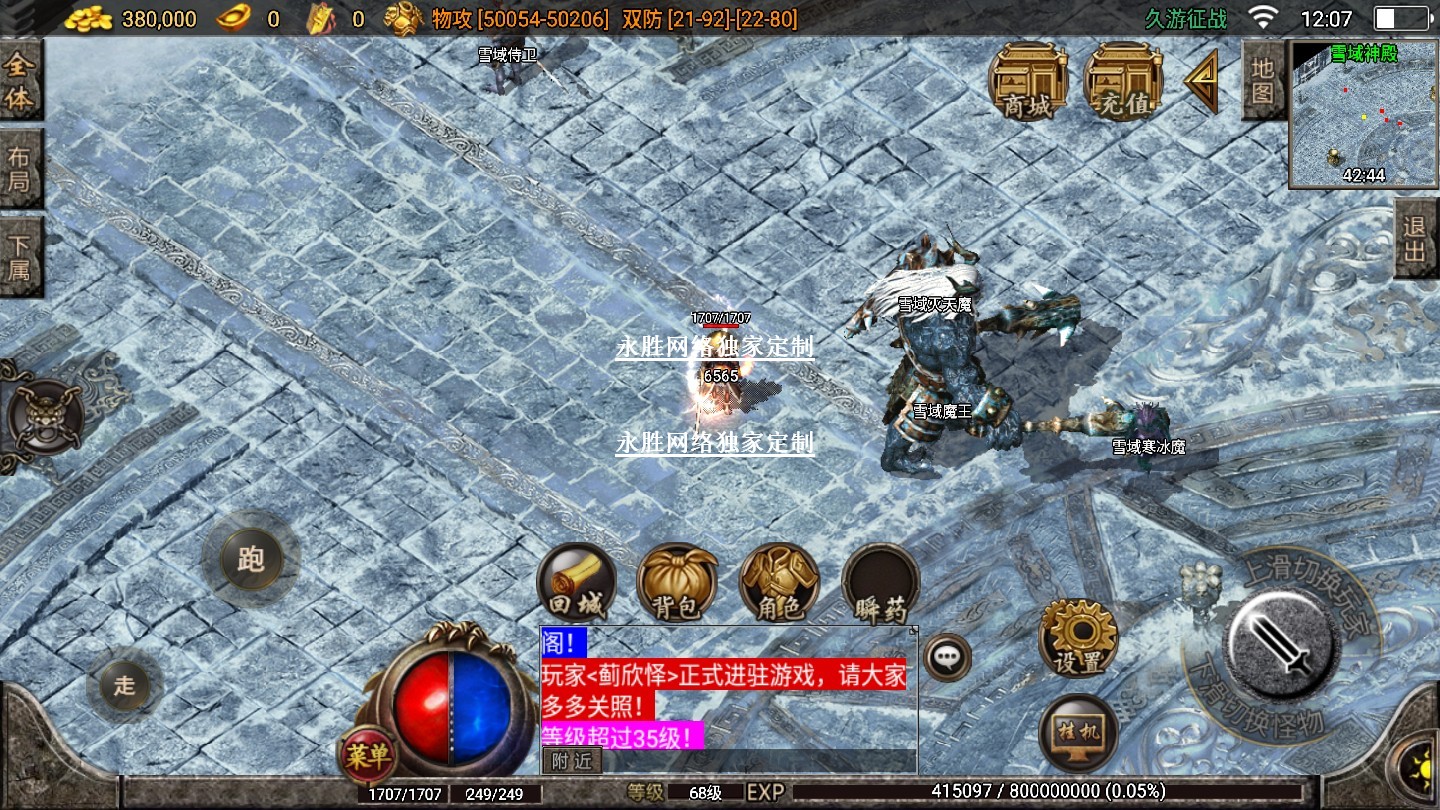This screenshot has height=810, width=1440.
Task: Open chat with the speech bubble icon
Action: coord(945,658)
